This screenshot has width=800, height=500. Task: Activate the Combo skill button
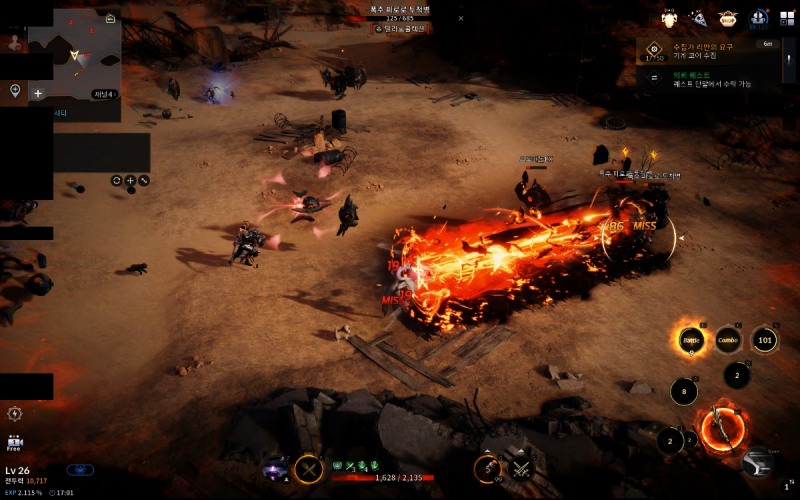pos(728,340)
